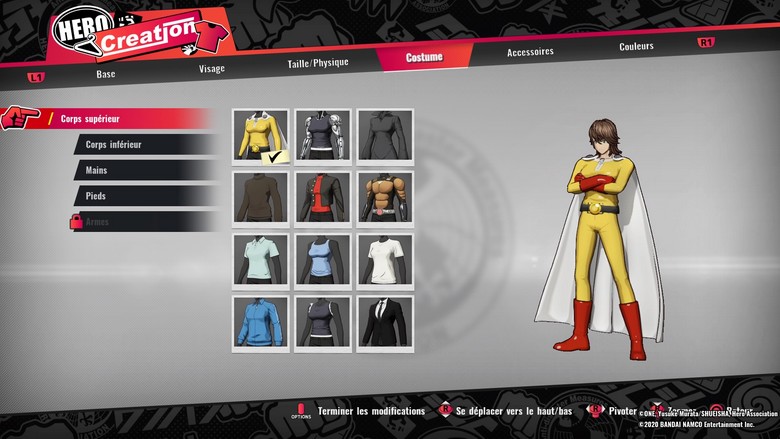Choose the Mains category
The width and height of the screenshot is (780, 439).
[x=143, y=171]
